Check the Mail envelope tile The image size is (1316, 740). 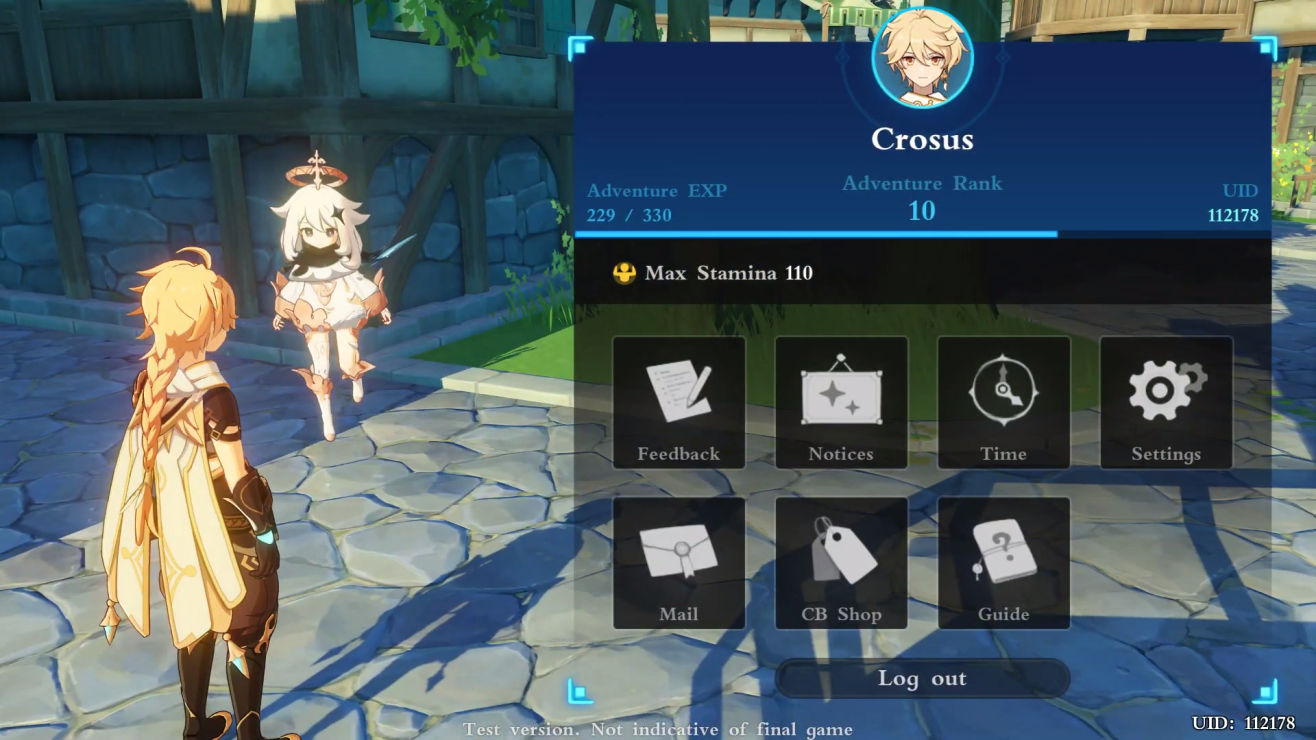click(679, 563)
